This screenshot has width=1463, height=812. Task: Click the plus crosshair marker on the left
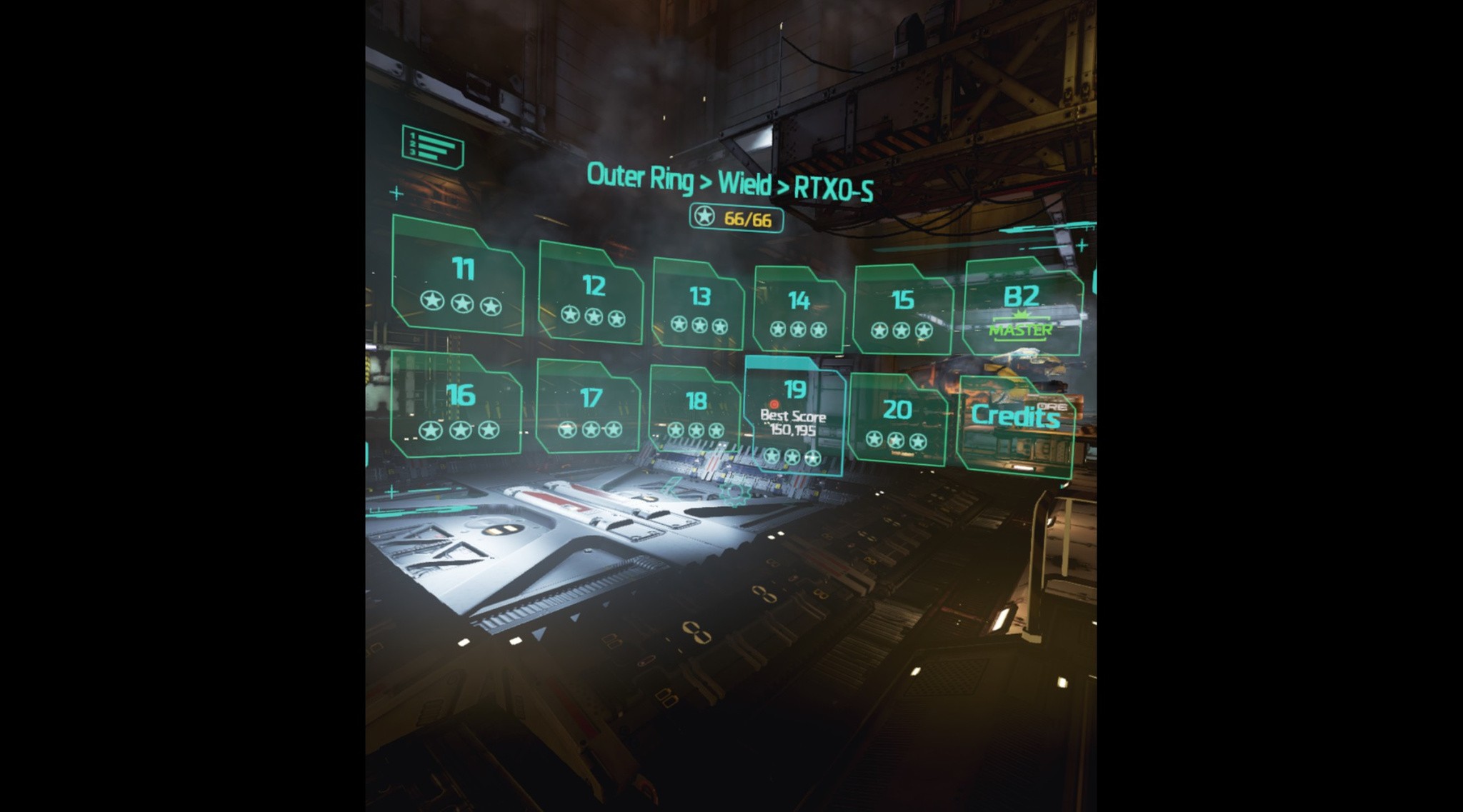(x=395, y=191)
